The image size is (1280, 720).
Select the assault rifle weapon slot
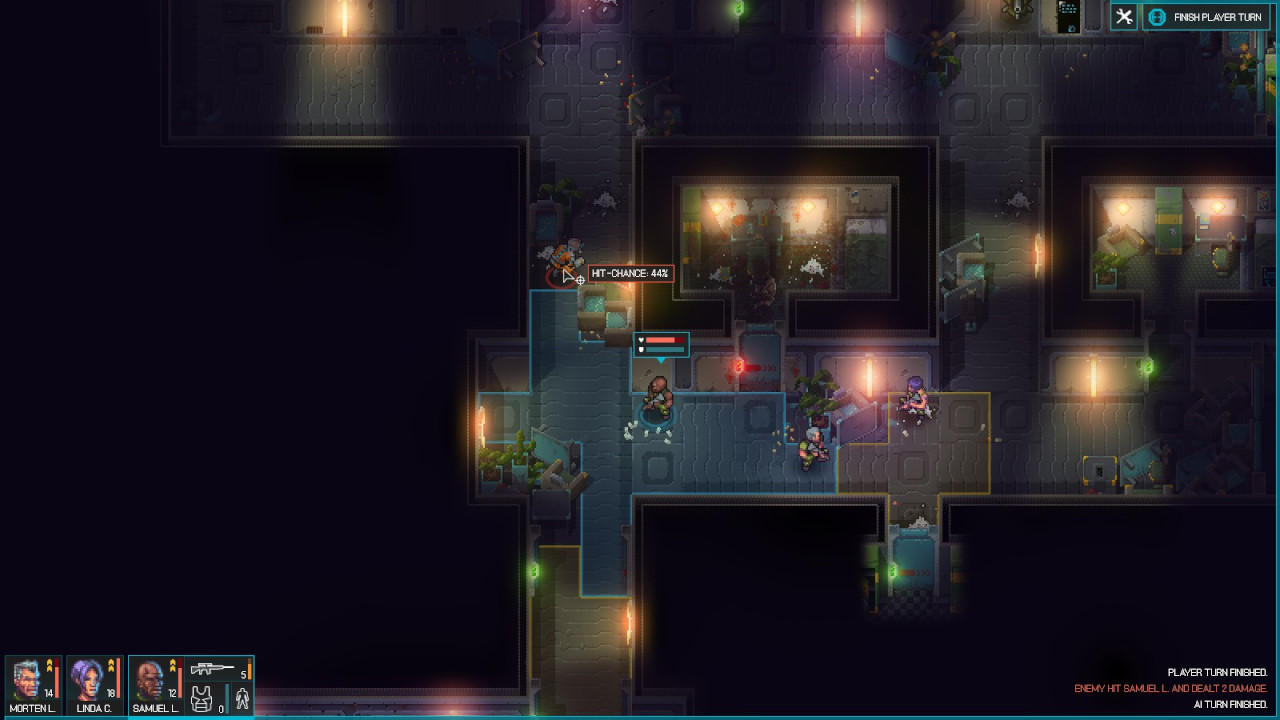[218, 670]
